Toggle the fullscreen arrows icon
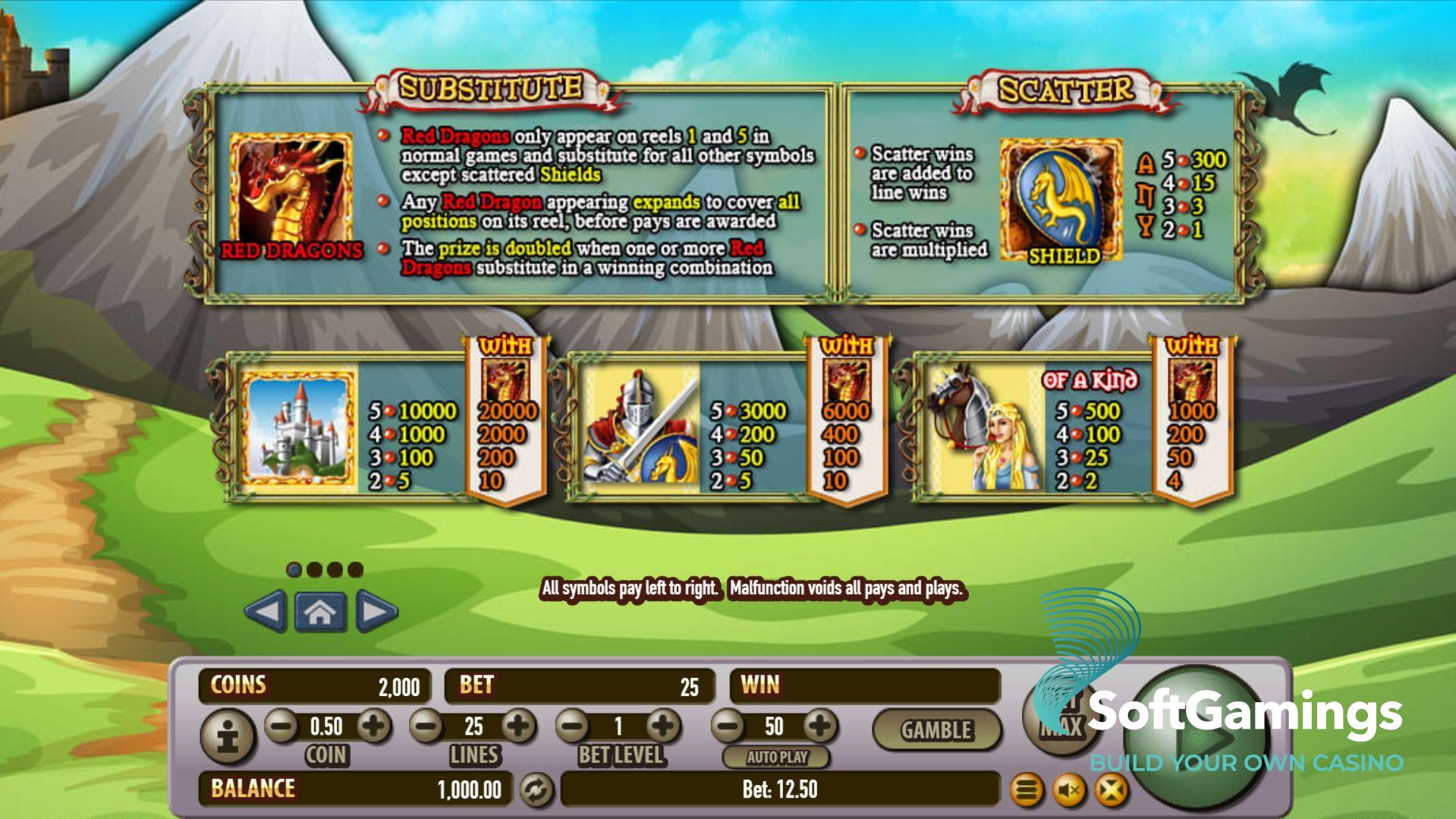 [1112, 791]
